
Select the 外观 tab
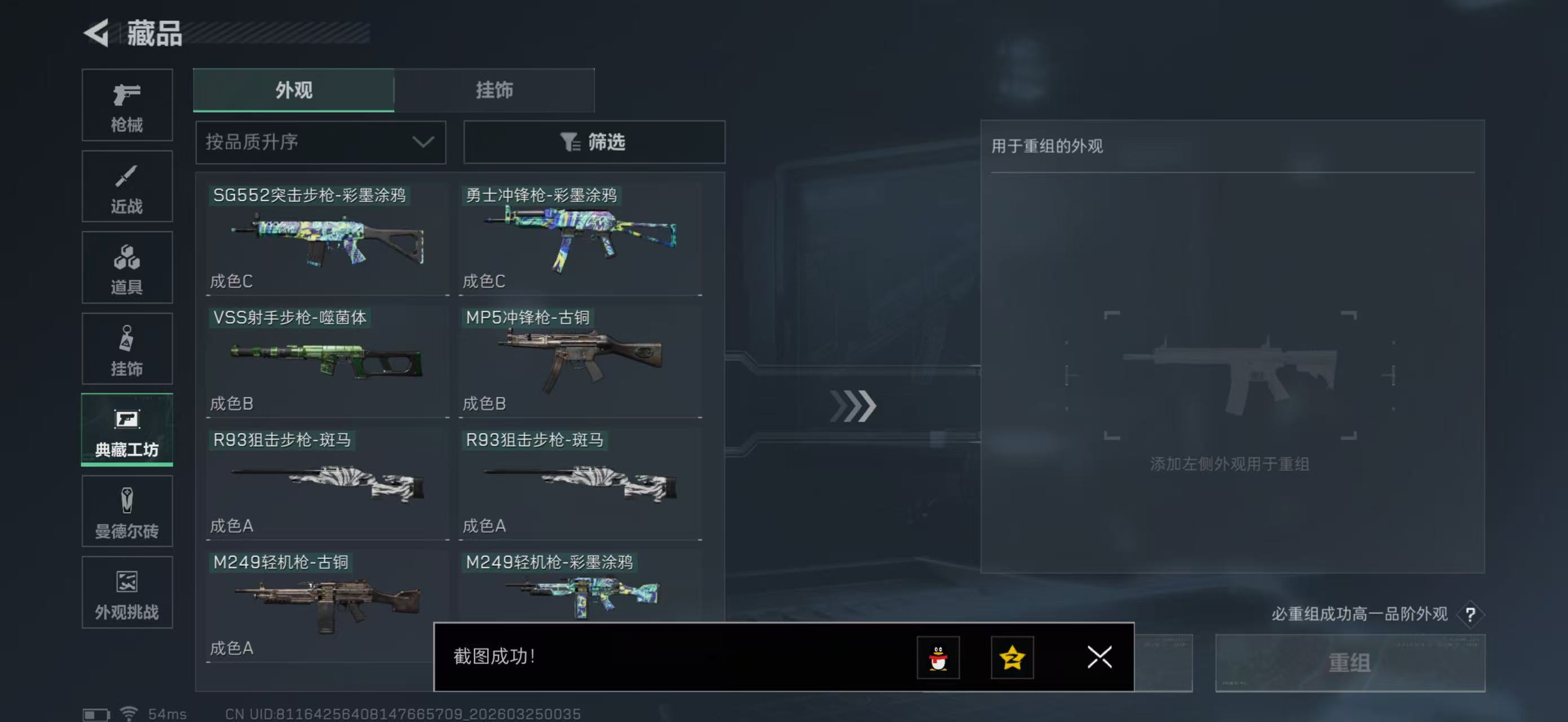click(293, 90)
